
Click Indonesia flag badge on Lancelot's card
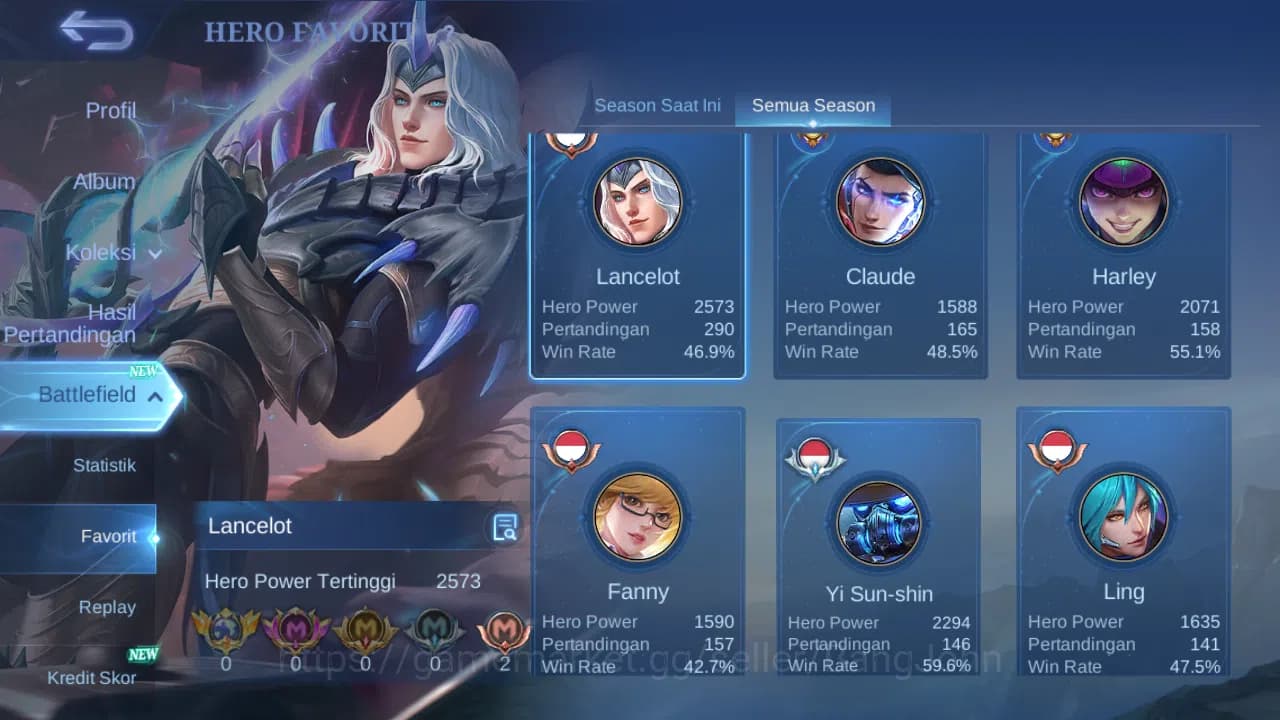coord(572,140)
